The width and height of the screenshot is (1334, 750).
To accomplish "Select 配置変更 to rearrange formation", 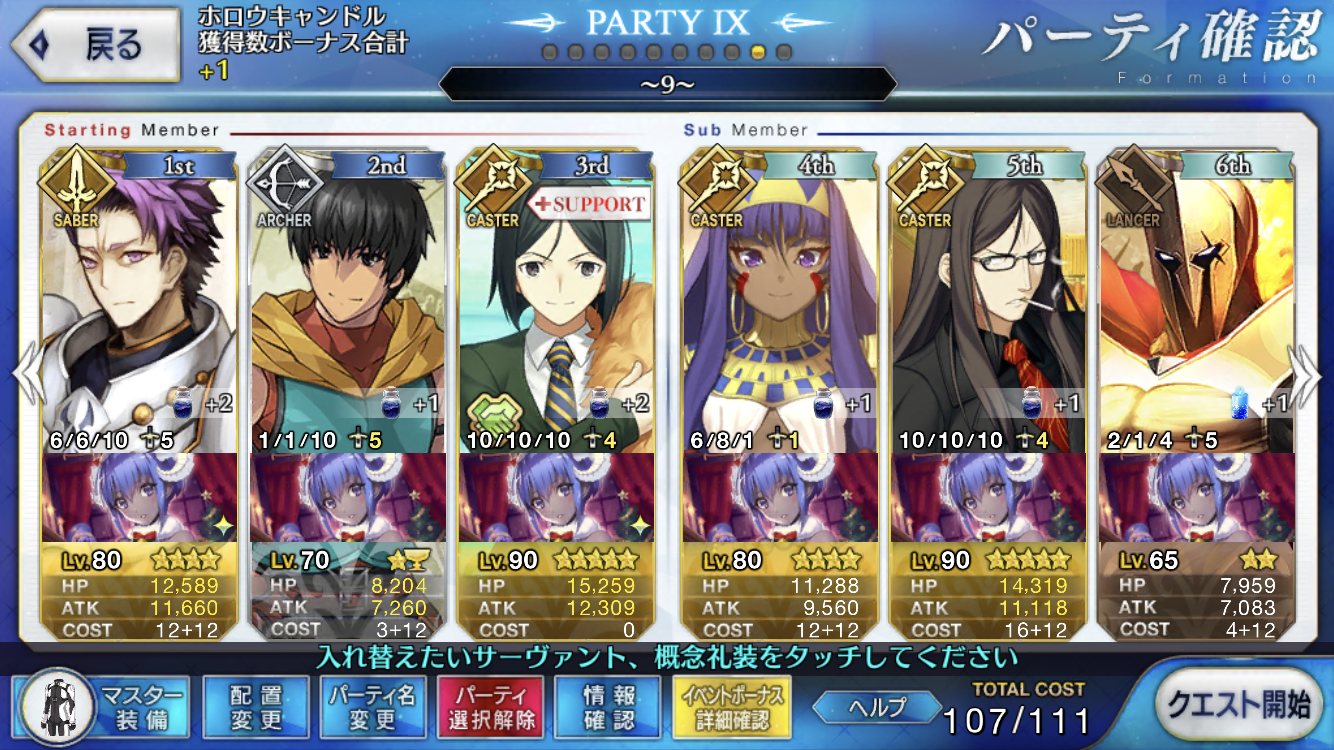I will [x=256, y=707].
